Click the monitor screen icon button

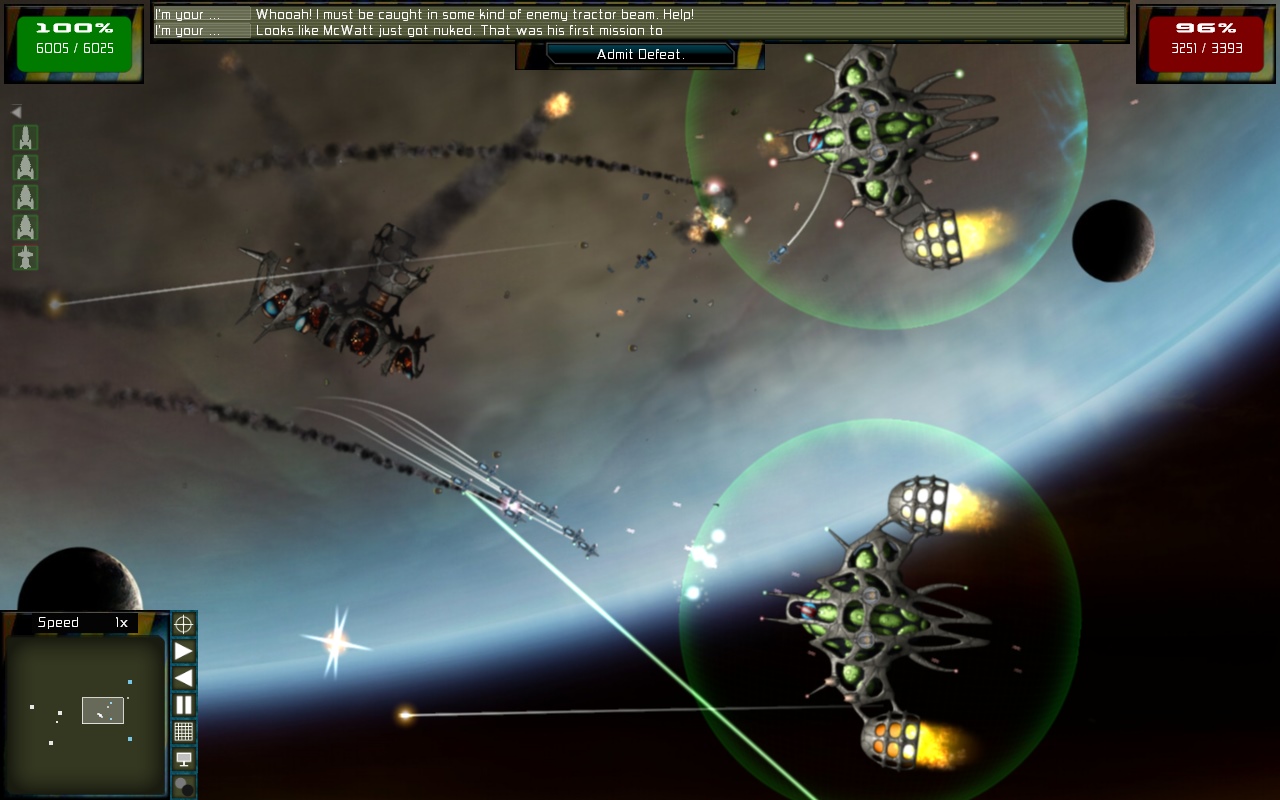coord(184,759)
